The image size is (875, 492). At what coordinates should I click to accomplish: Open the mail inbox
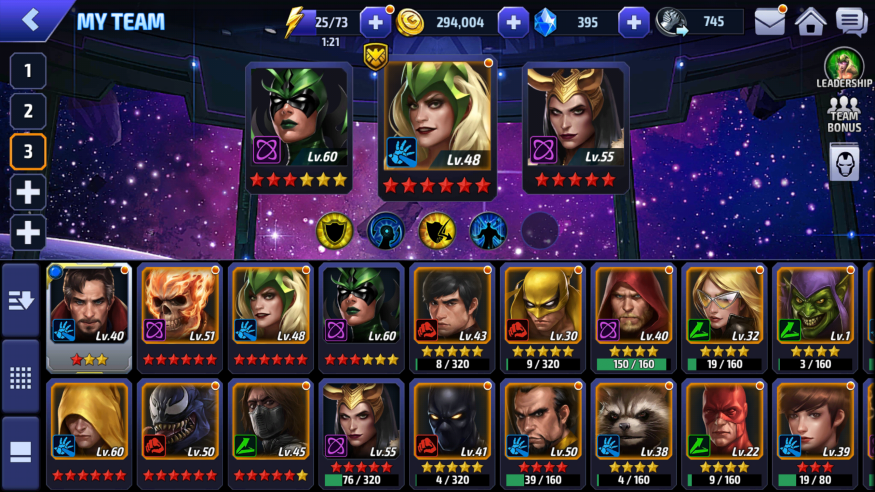point(769,21)
